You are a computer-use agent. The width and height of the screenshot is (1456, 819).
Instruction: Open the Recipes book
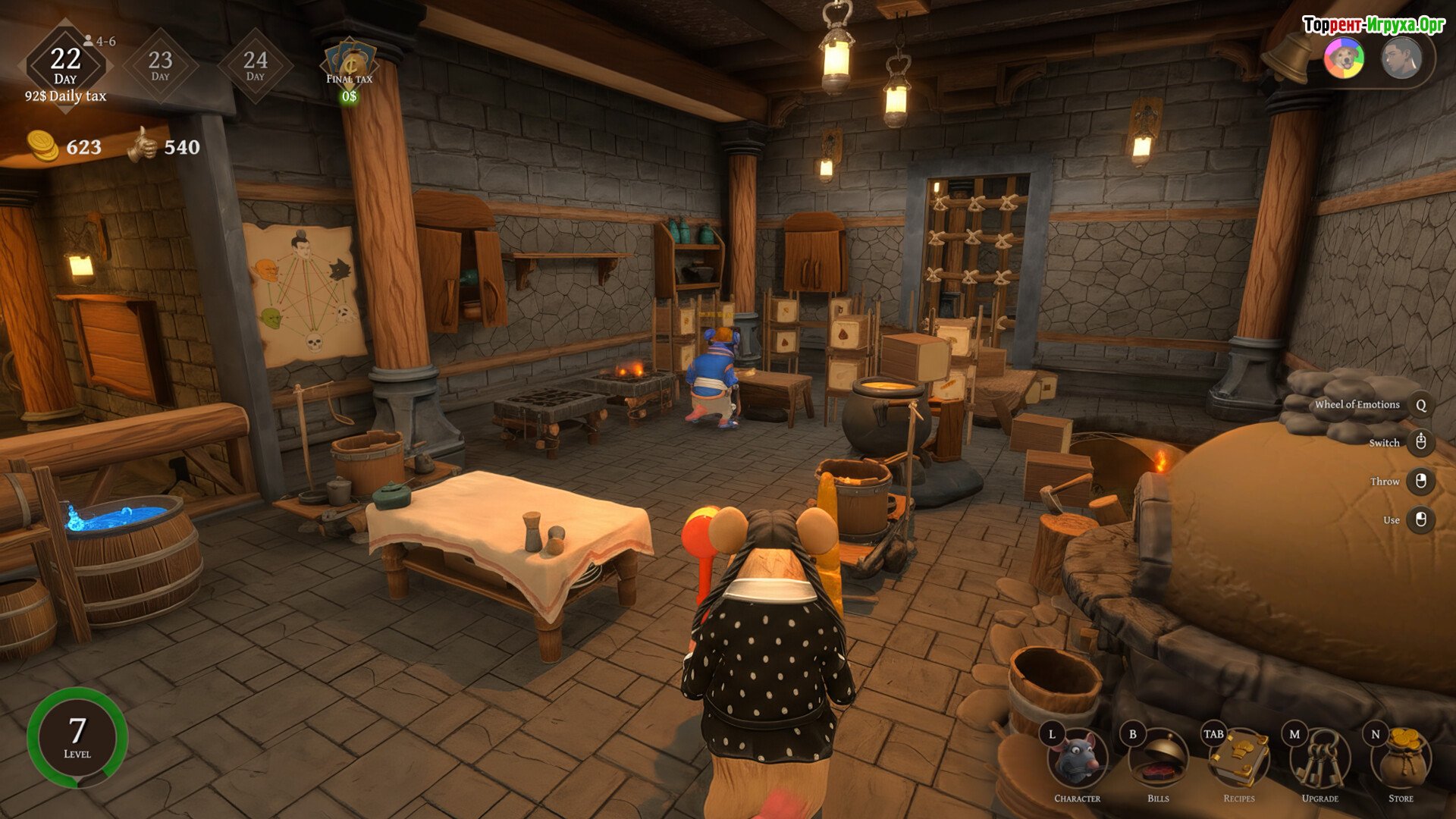[1239, 760]
